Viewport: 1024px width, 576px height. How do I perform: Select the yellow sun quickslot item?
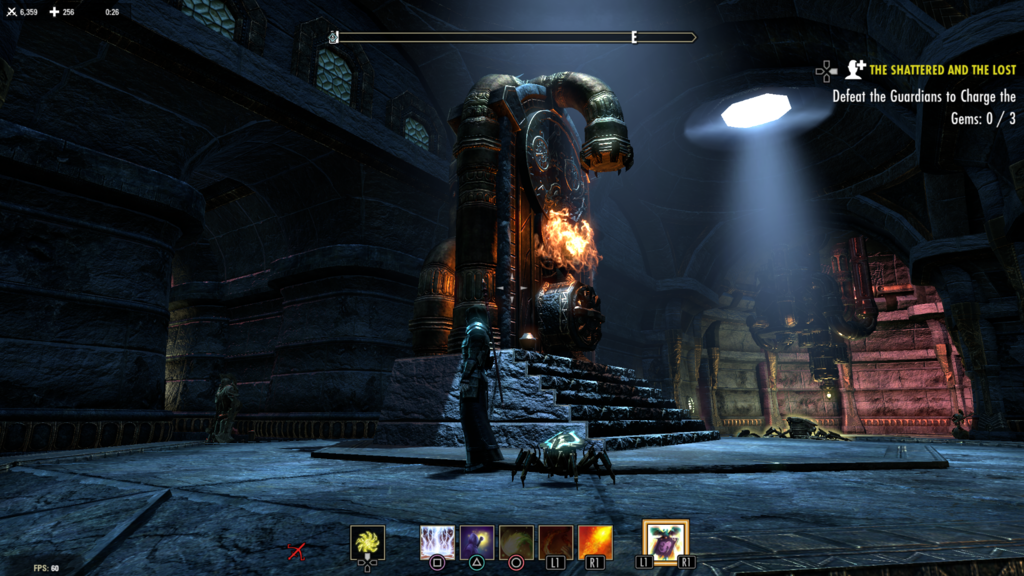[367, 543]
